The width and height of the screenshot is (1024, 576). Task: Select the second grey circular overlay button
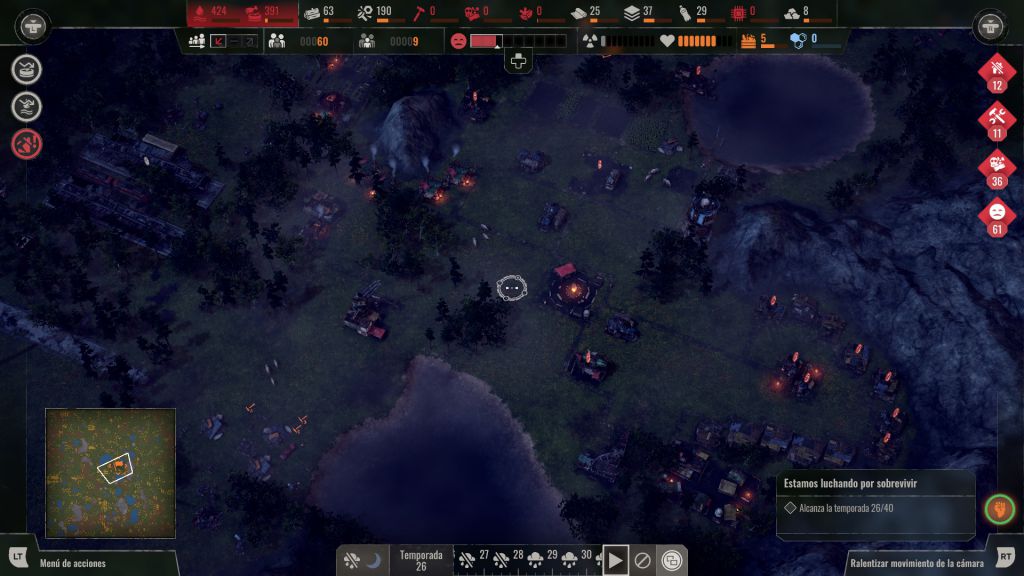tap(27, 106)
